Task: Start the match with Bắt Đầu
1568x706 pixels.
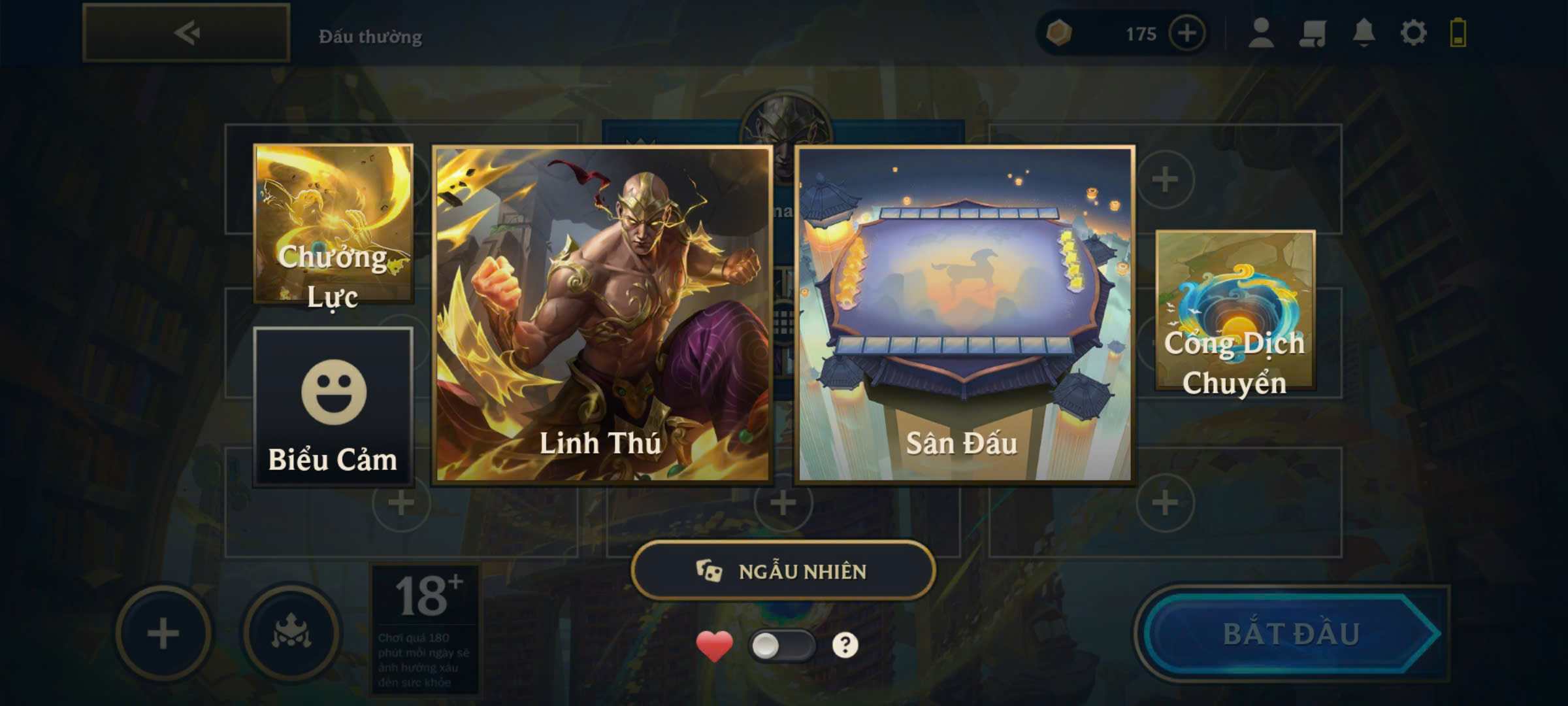Action: pos(1292,633)
